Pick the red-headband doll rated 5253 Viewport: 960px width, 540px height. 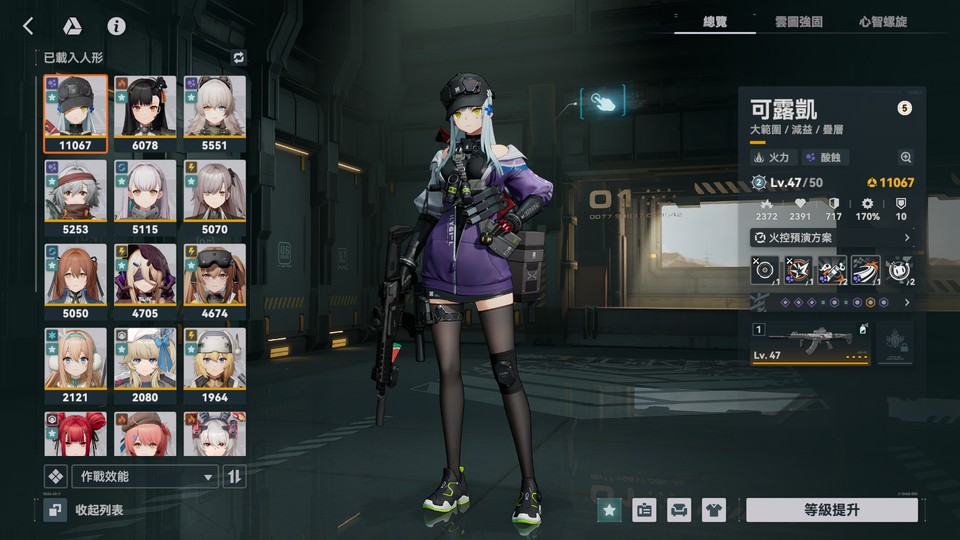tap(76, 196)
